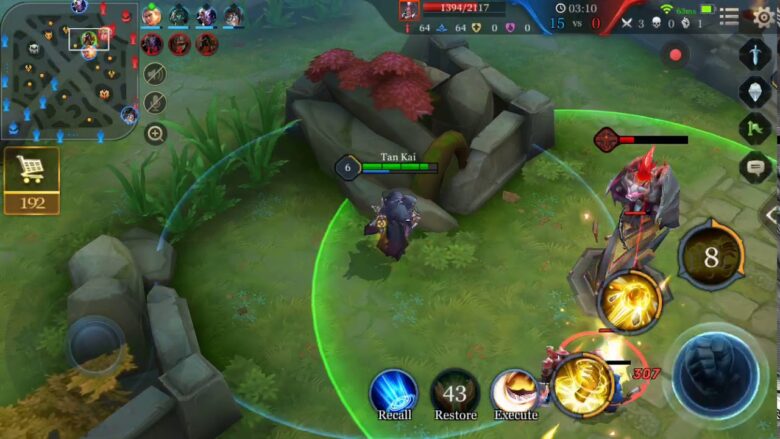Tap the red record button
Viewport: 780px width, 439px height.
click(676, 54)
